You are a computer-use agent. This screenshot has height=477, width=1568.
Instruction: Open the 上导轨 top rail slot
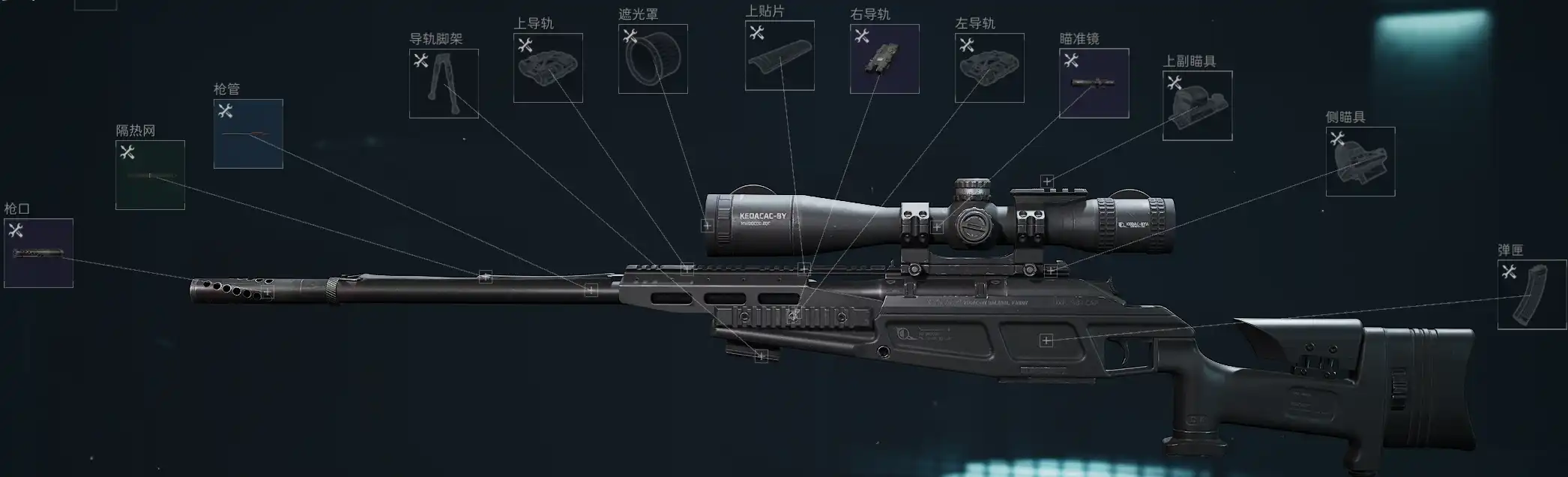[548, 67]
